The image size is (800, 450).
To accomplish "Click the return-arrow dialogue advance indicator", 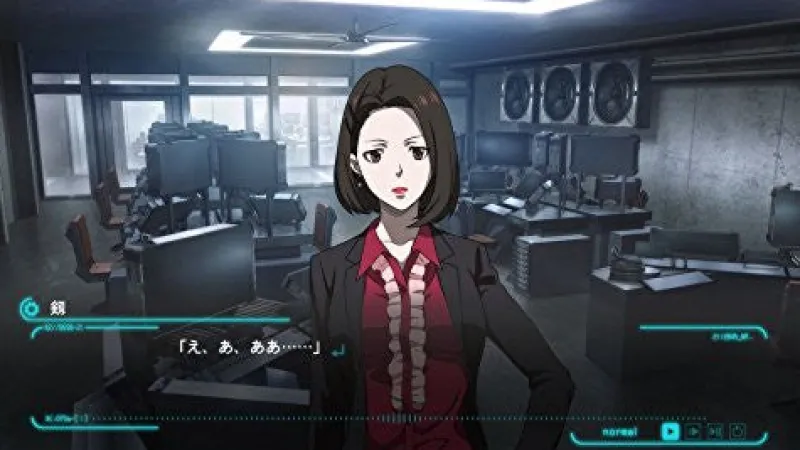I will tap(338, 350).
